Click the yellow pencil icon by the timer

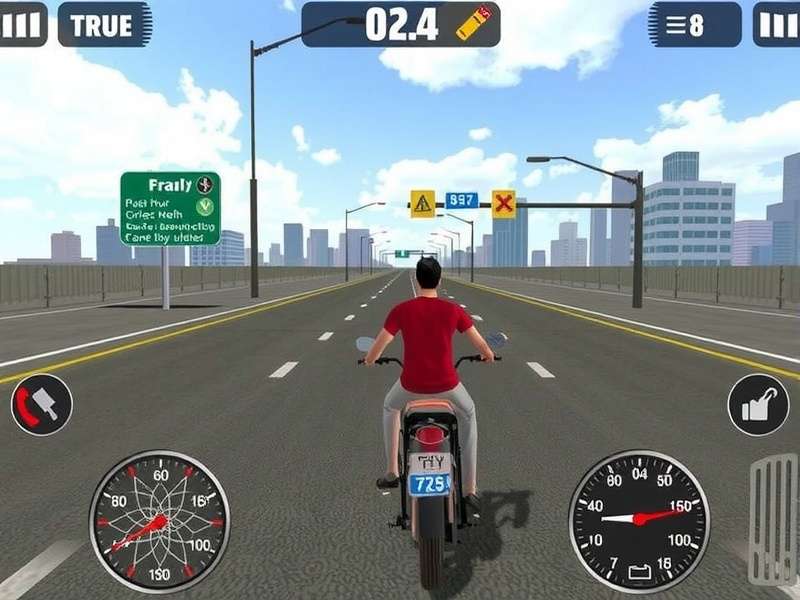point(473,22)
